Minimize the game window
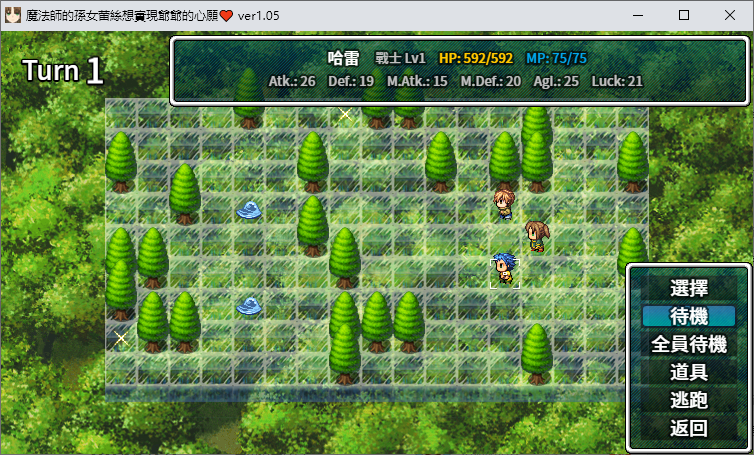This screenshot has width=754, height=455. 638,15
